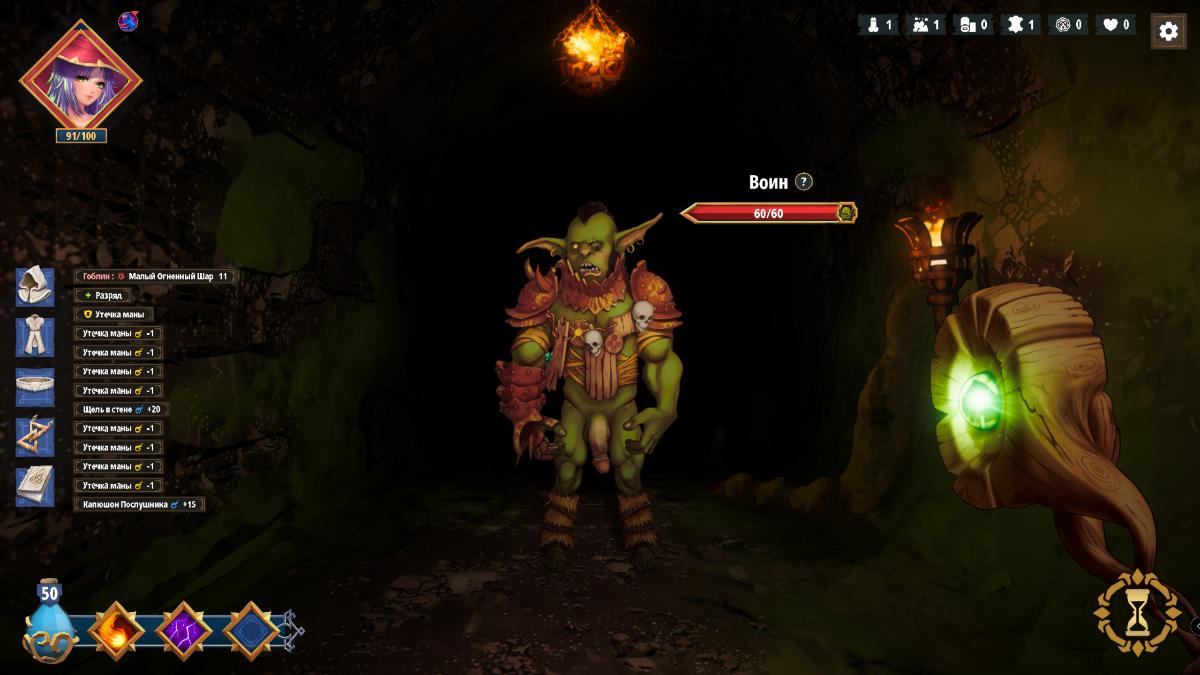Select the white belt equipment slot
The height and width of the screenshot is (675, 1200).
click(35, 387)
